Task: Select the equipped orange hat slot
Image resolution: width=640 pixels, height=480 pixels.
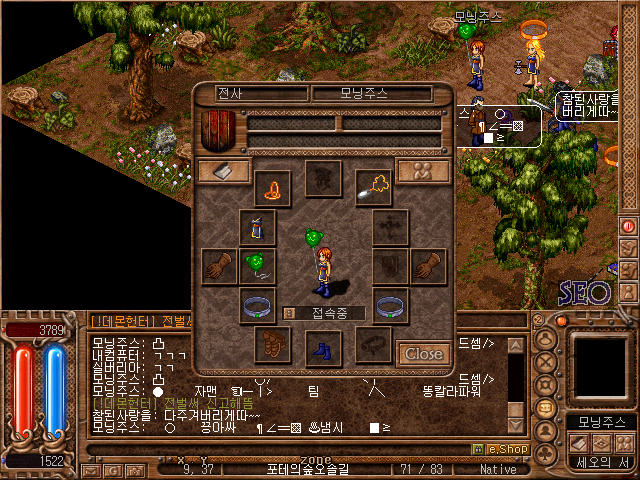Action: click(x=274, y=185)
